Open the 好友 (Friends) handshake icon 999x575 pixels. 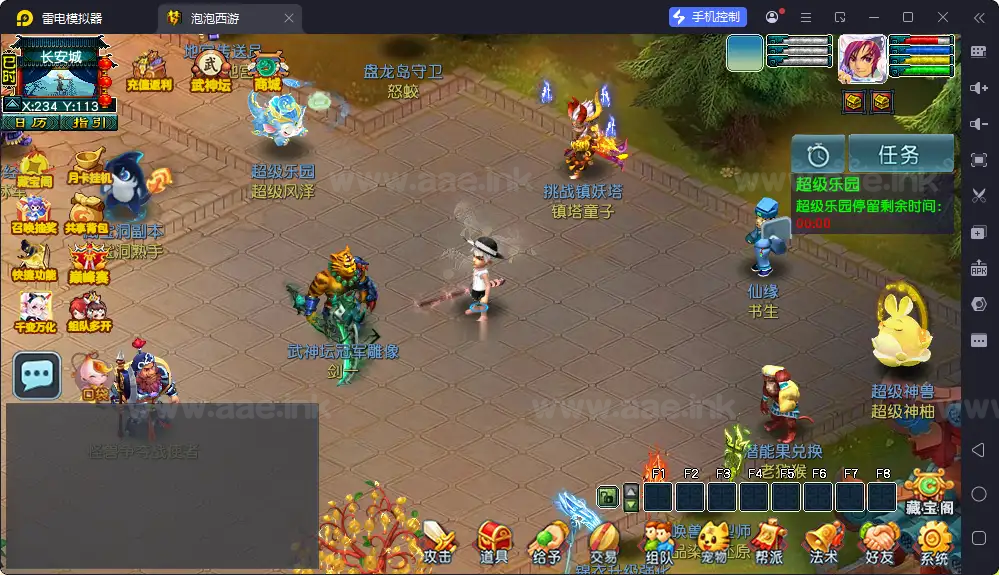click(879, 542)
